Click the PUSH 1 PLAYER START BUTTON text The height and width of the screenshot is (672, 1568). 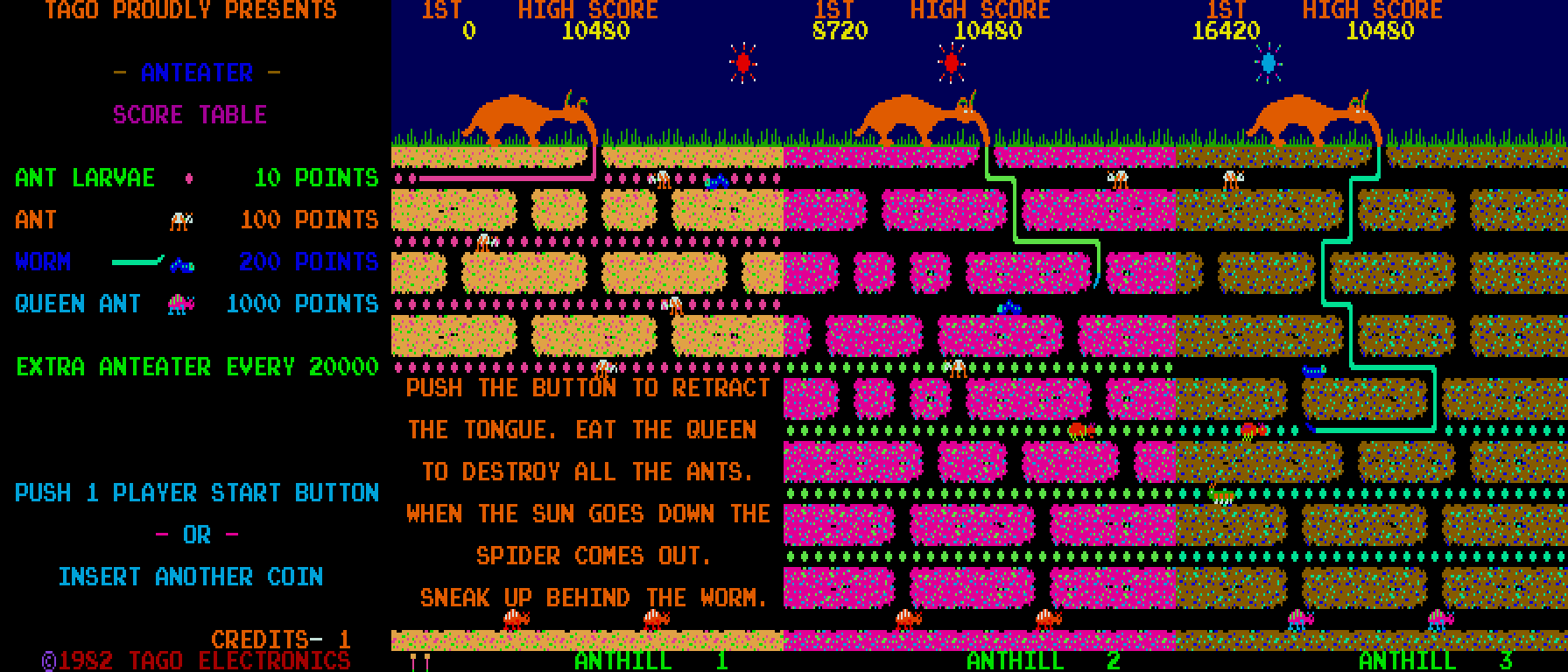[197, 493]
